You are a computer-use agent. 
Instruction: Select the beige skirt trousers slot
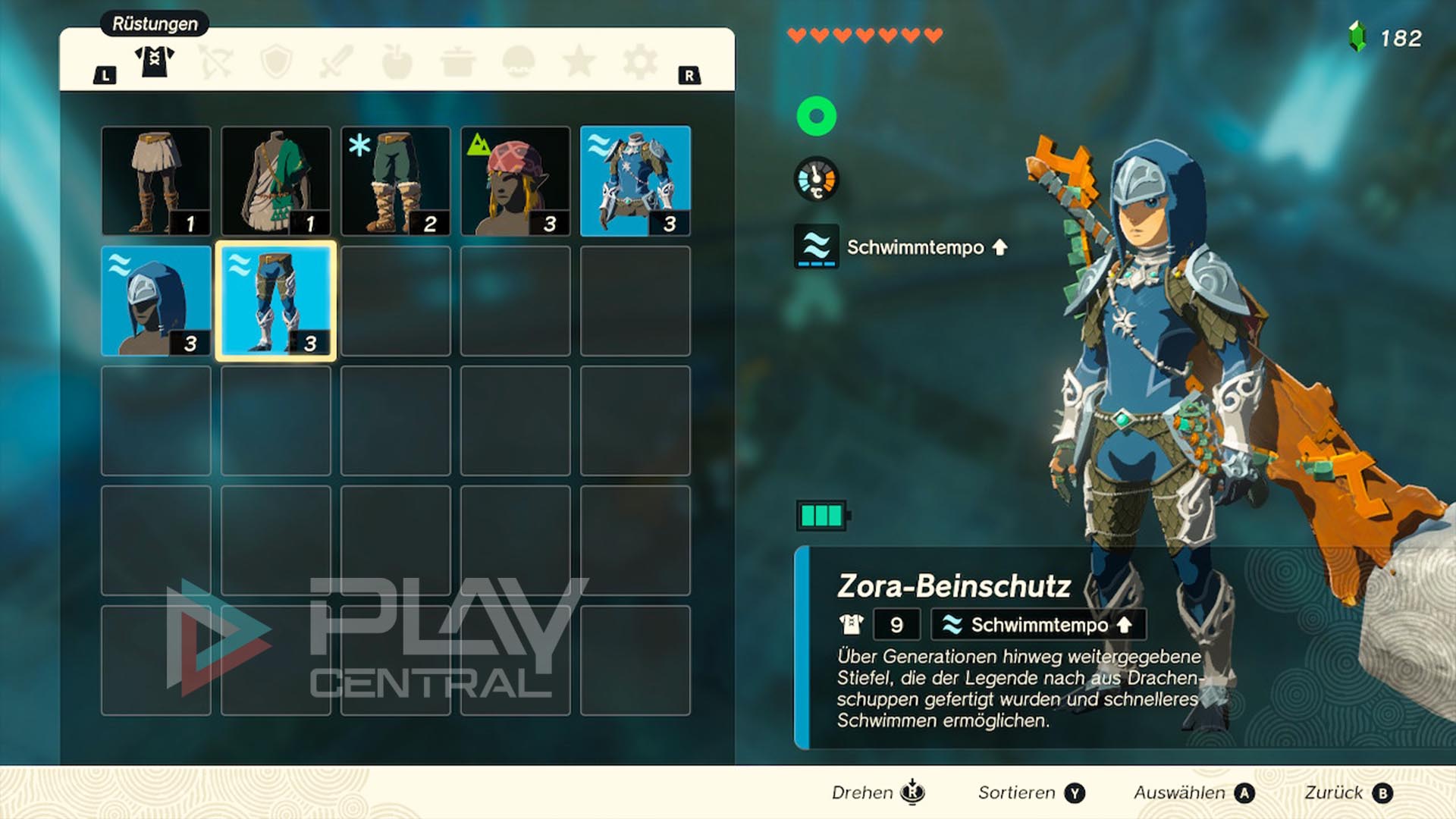pos(156,181)
